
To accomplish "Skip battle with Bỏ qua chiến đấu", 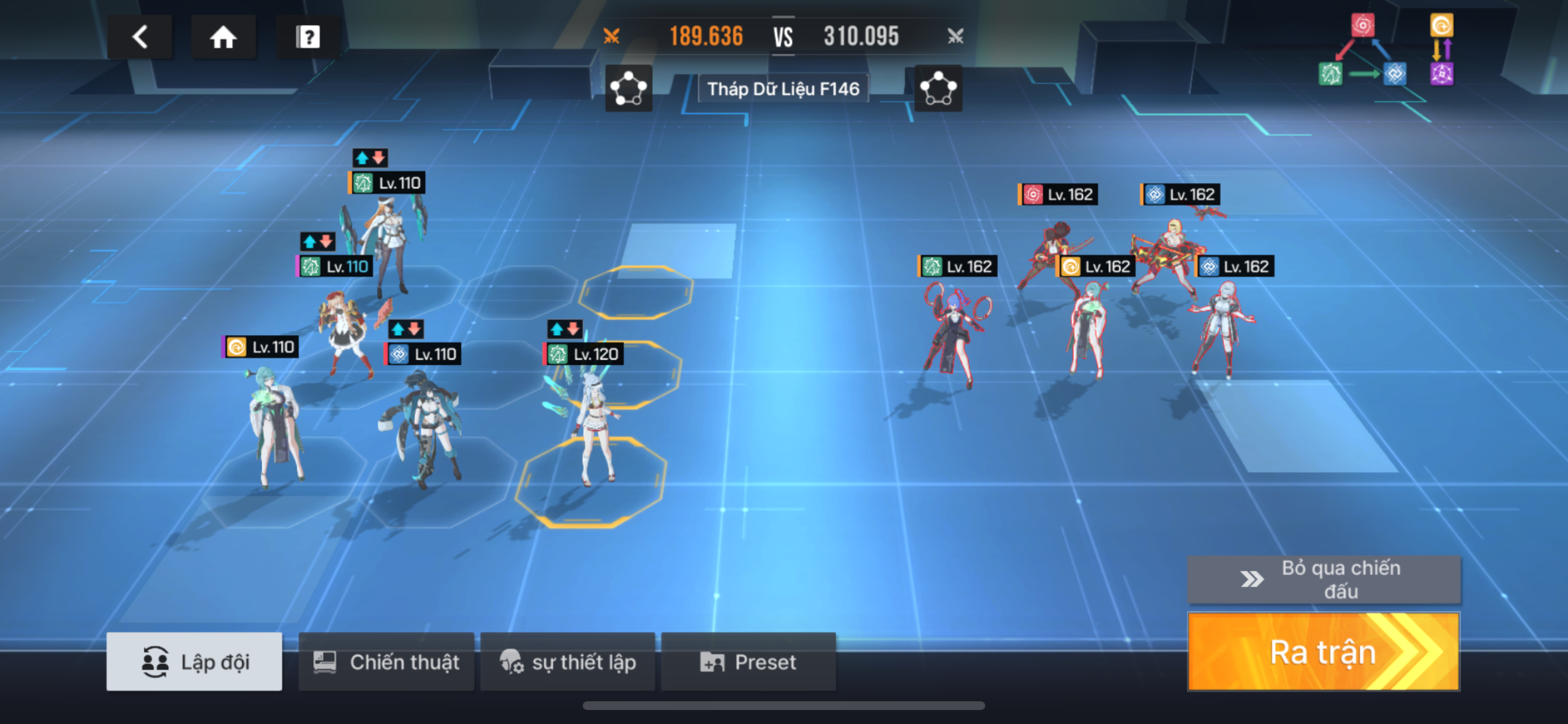I will 1324,579.
